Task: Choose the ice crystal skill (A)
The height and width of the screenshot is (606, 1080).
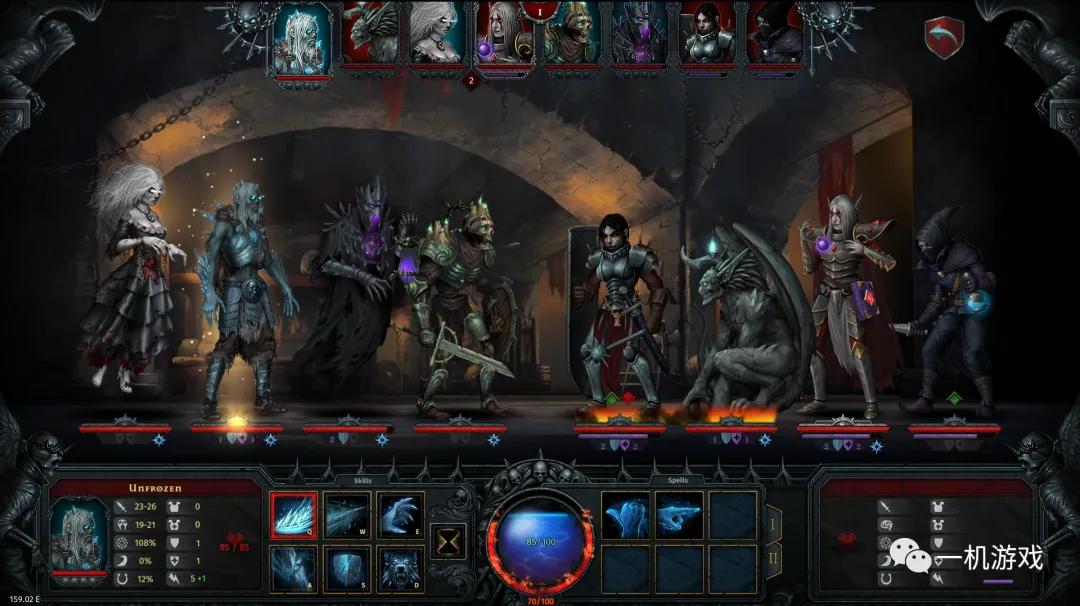Action: pos(294,568)
